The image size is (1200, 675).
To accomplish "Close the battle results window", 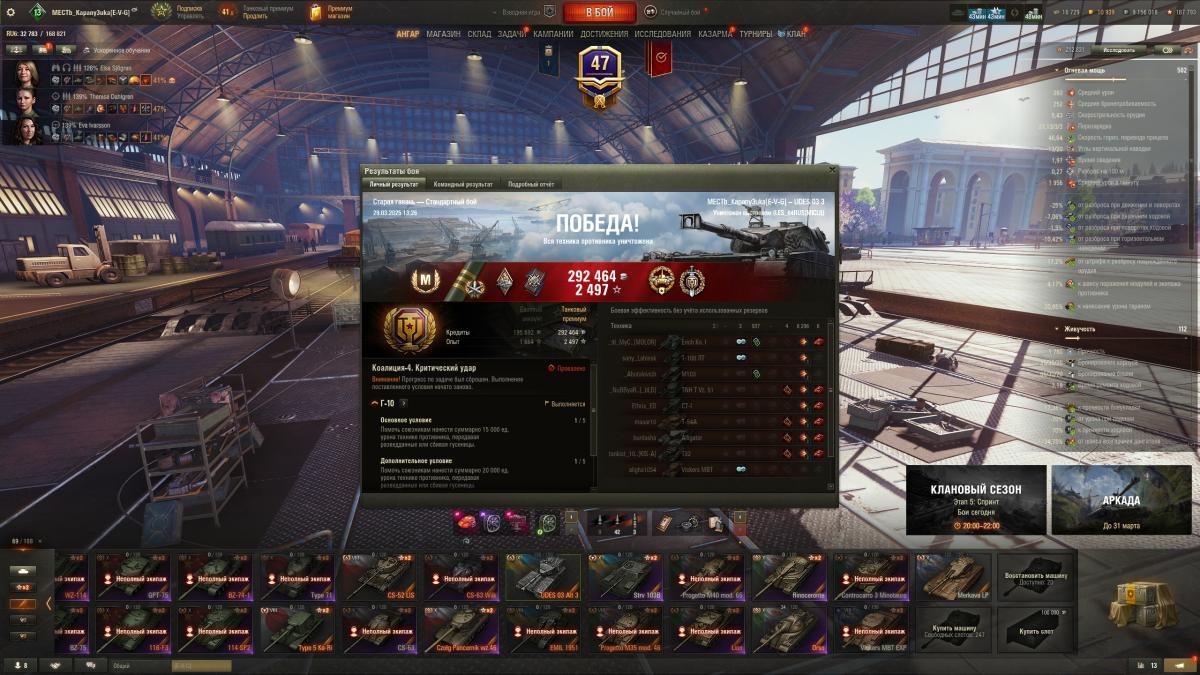I will (x=831, y=171).
